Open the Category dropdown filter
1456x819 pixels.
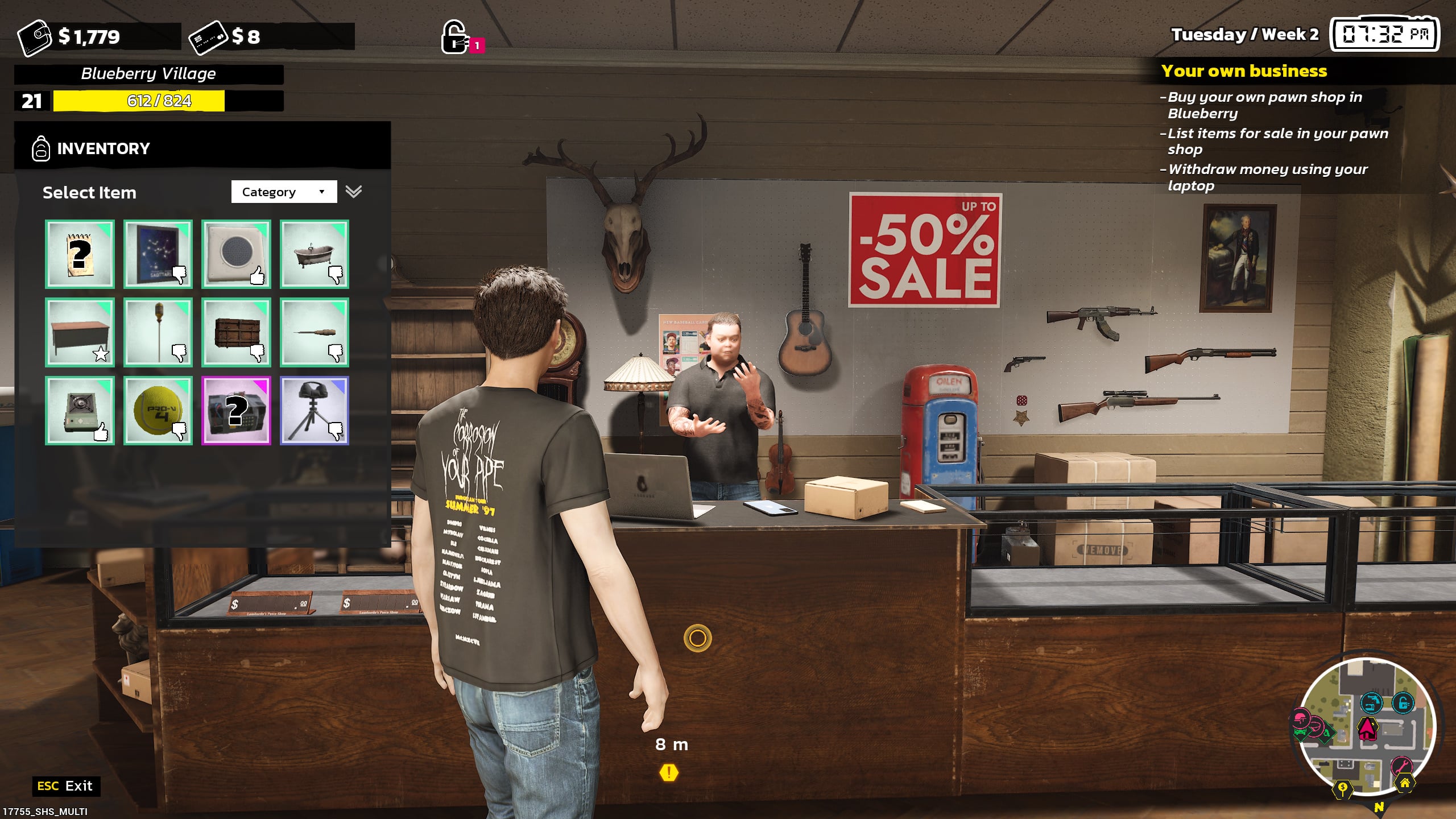click(x=284, y=192)
